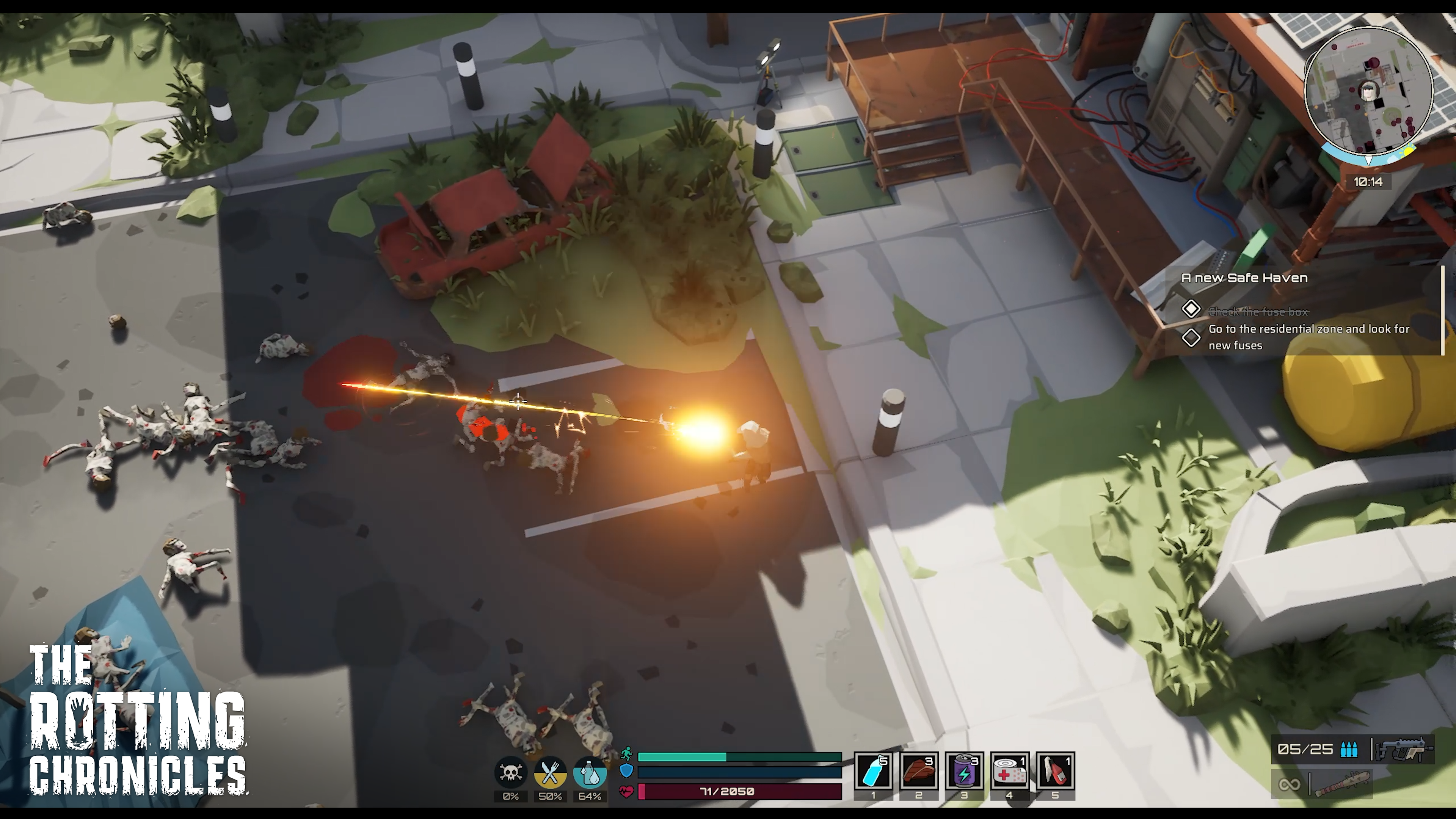This screenshot has width=1456, height=819.
Task: Click the A new Safe Haven quest title
Action: point(1244,278)
